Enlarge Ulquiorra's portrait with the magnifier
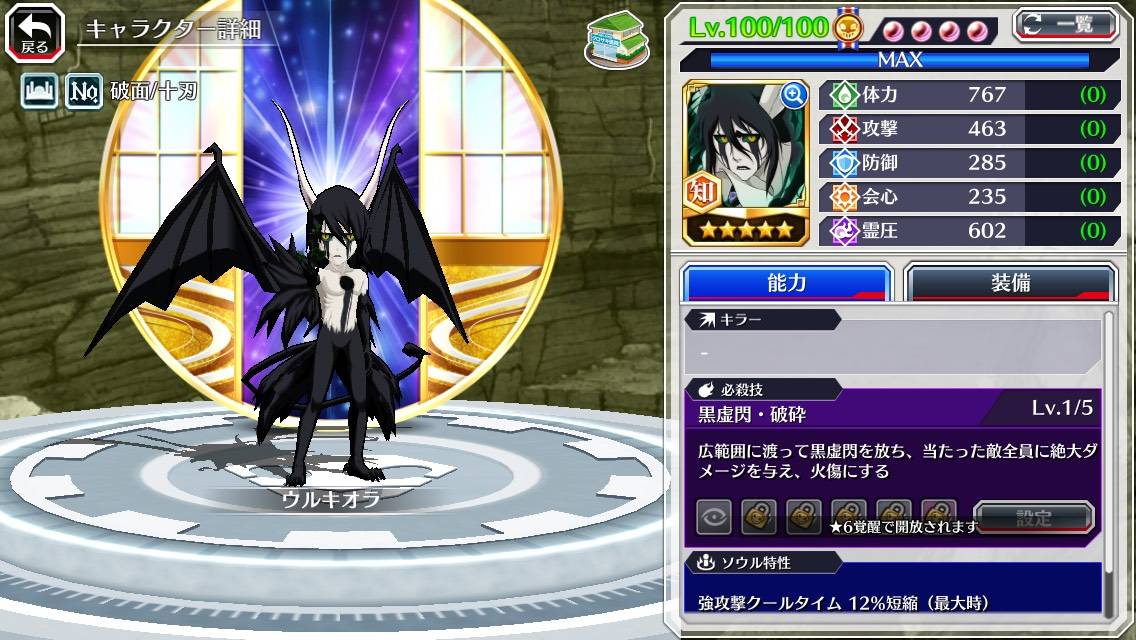The height and width of the screenshot is (640, 1136). pos(794,95)
